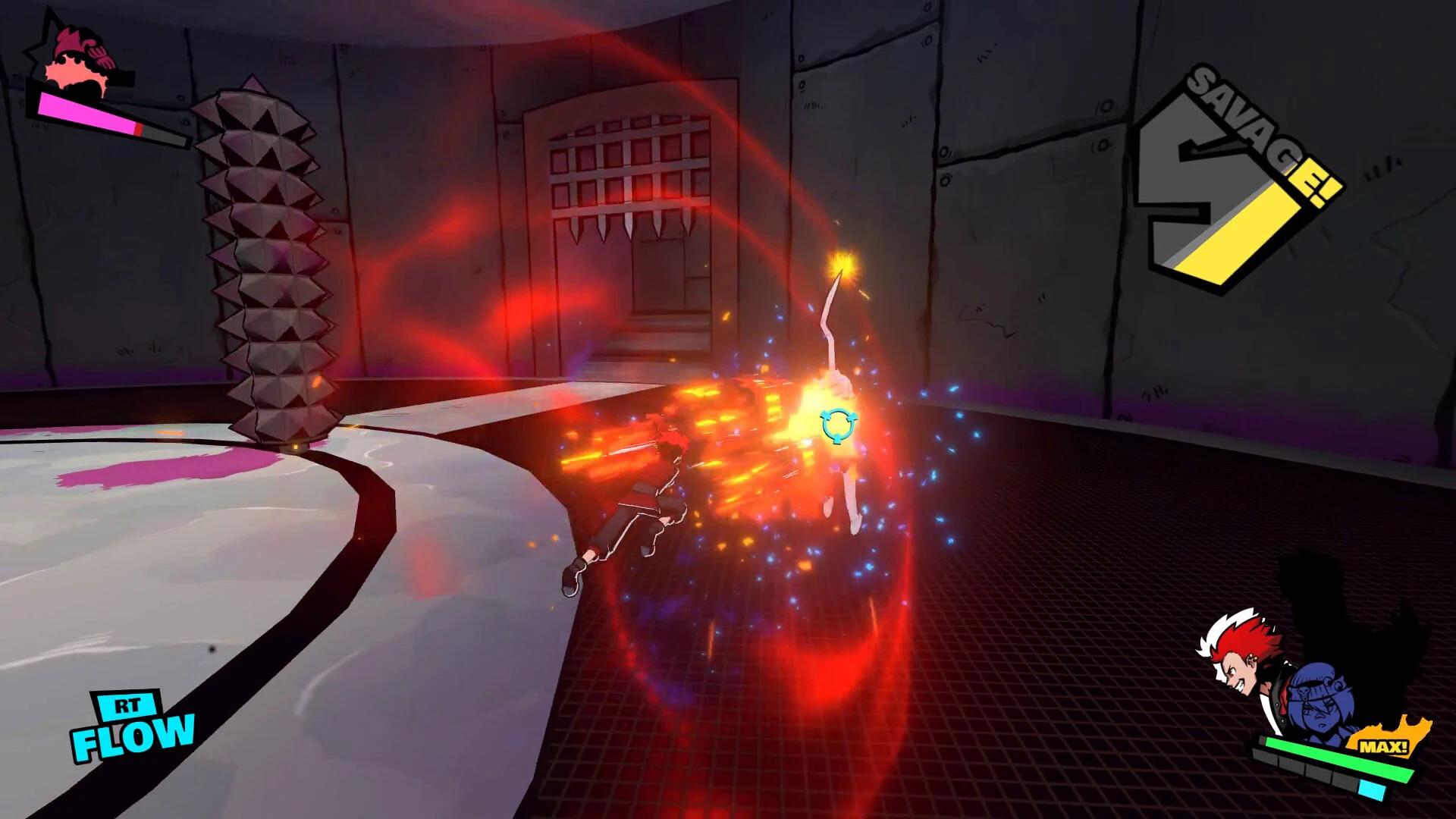Toggle the MAX! special meter
Screen dimensions: 1456x819
1383,746
